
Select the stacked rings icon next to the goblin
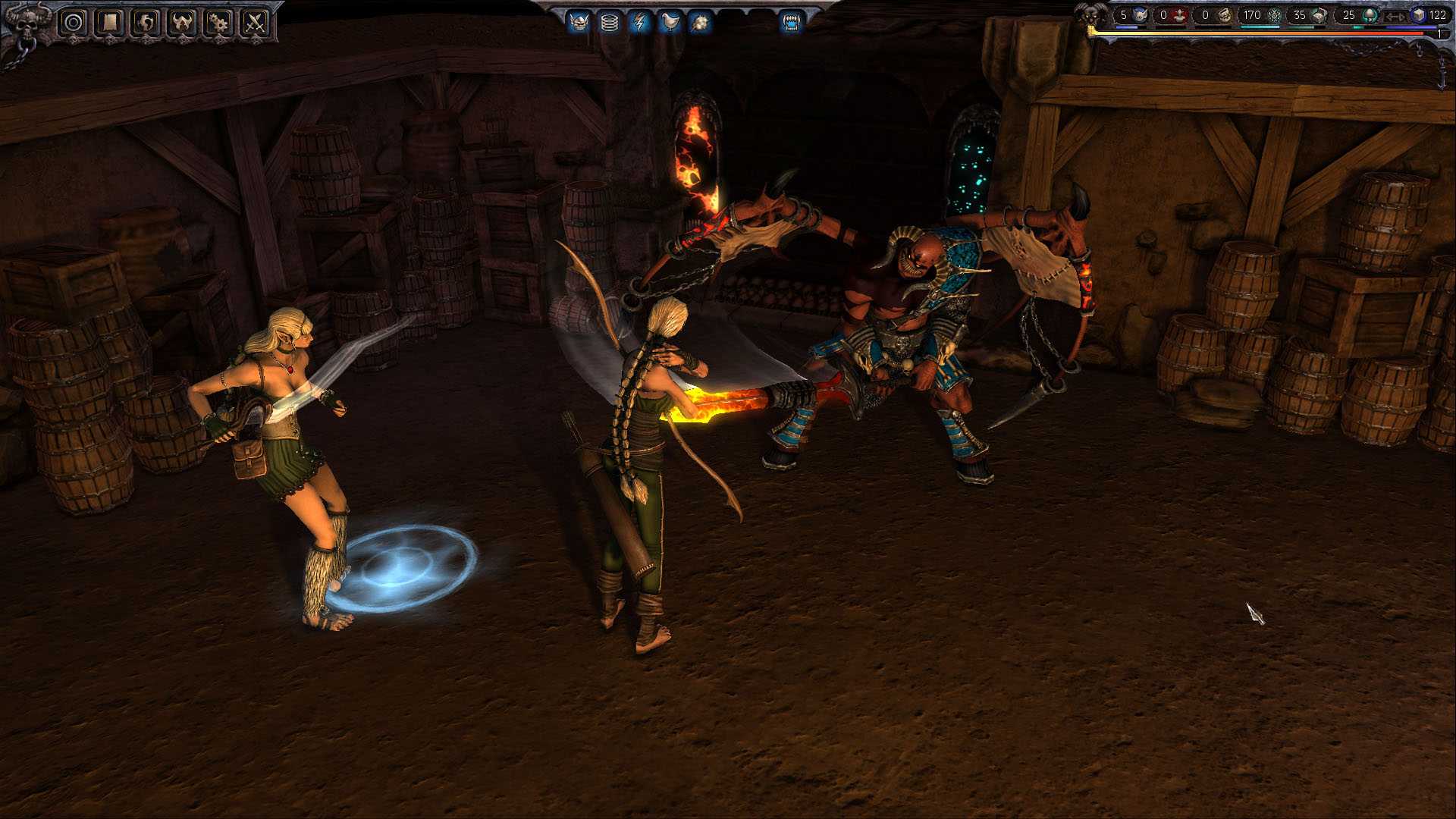(x=610, y=24)
